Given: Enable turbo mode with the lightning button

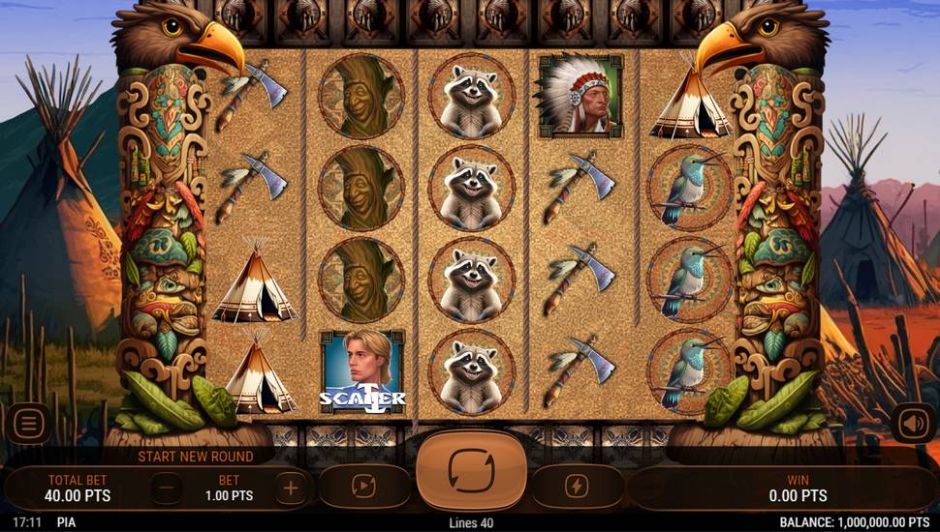Looking at the screenshot, I should pos(577,487).
